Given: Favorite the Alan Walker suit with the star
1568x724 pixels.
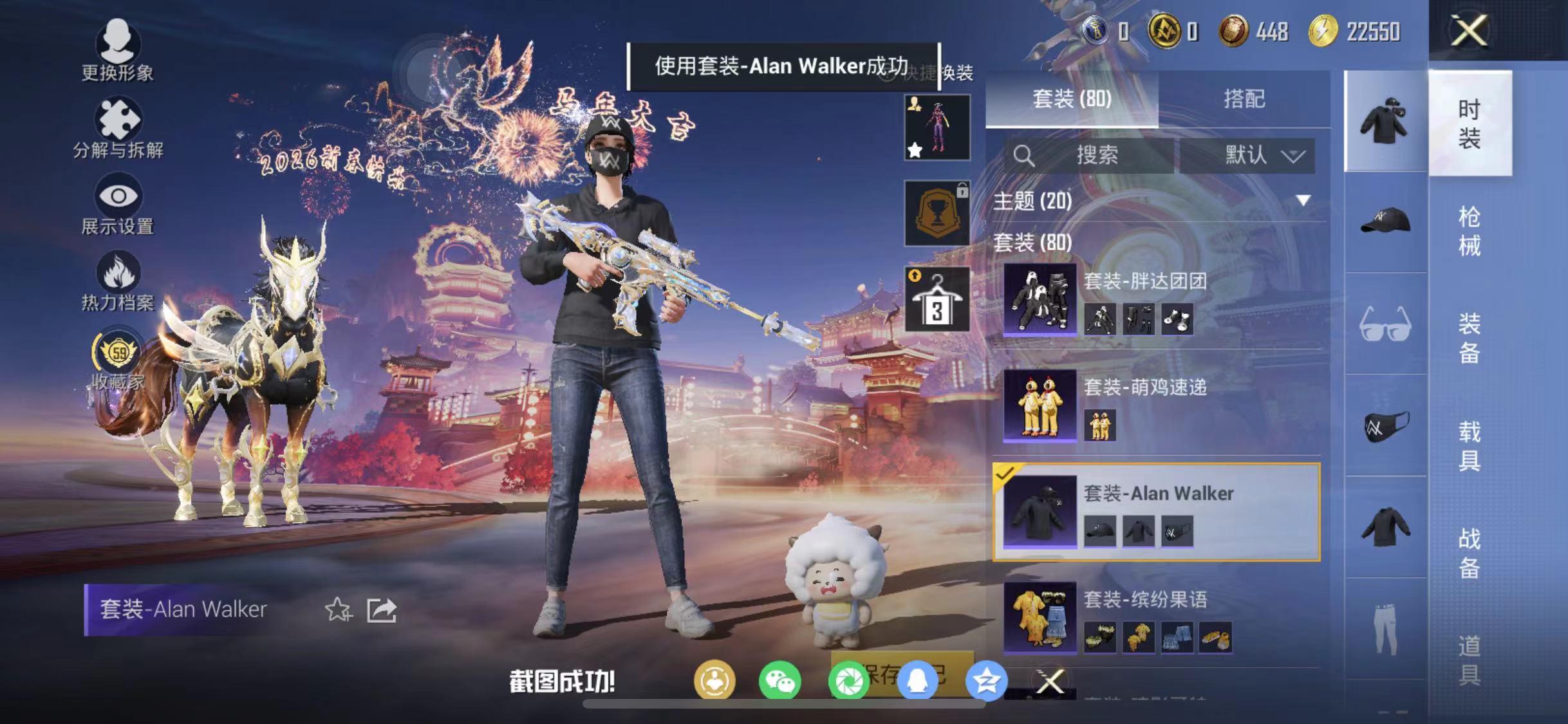Looking at the screenshot, I should click(339, 609).
